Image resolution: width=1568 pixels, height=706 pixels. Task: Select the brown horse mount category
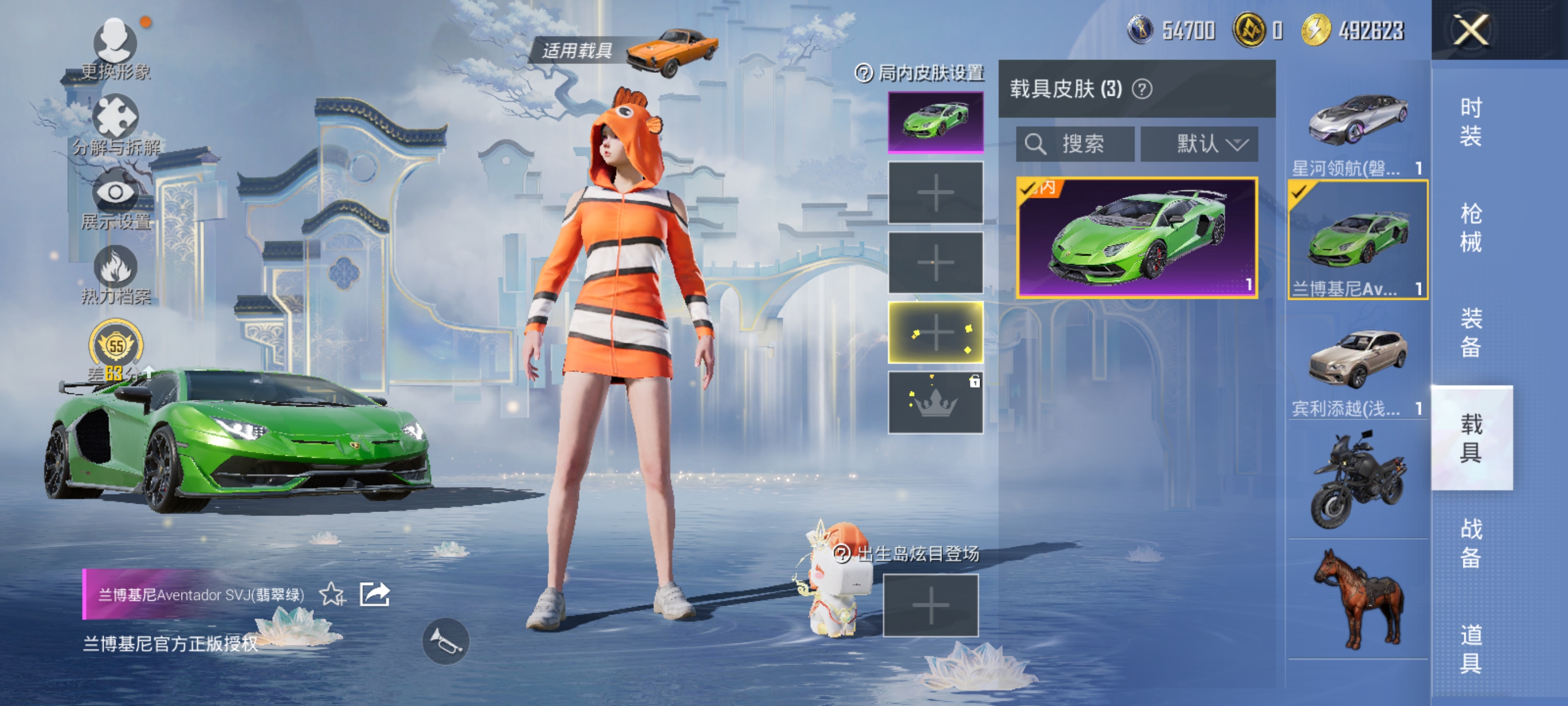[1357, 599]
